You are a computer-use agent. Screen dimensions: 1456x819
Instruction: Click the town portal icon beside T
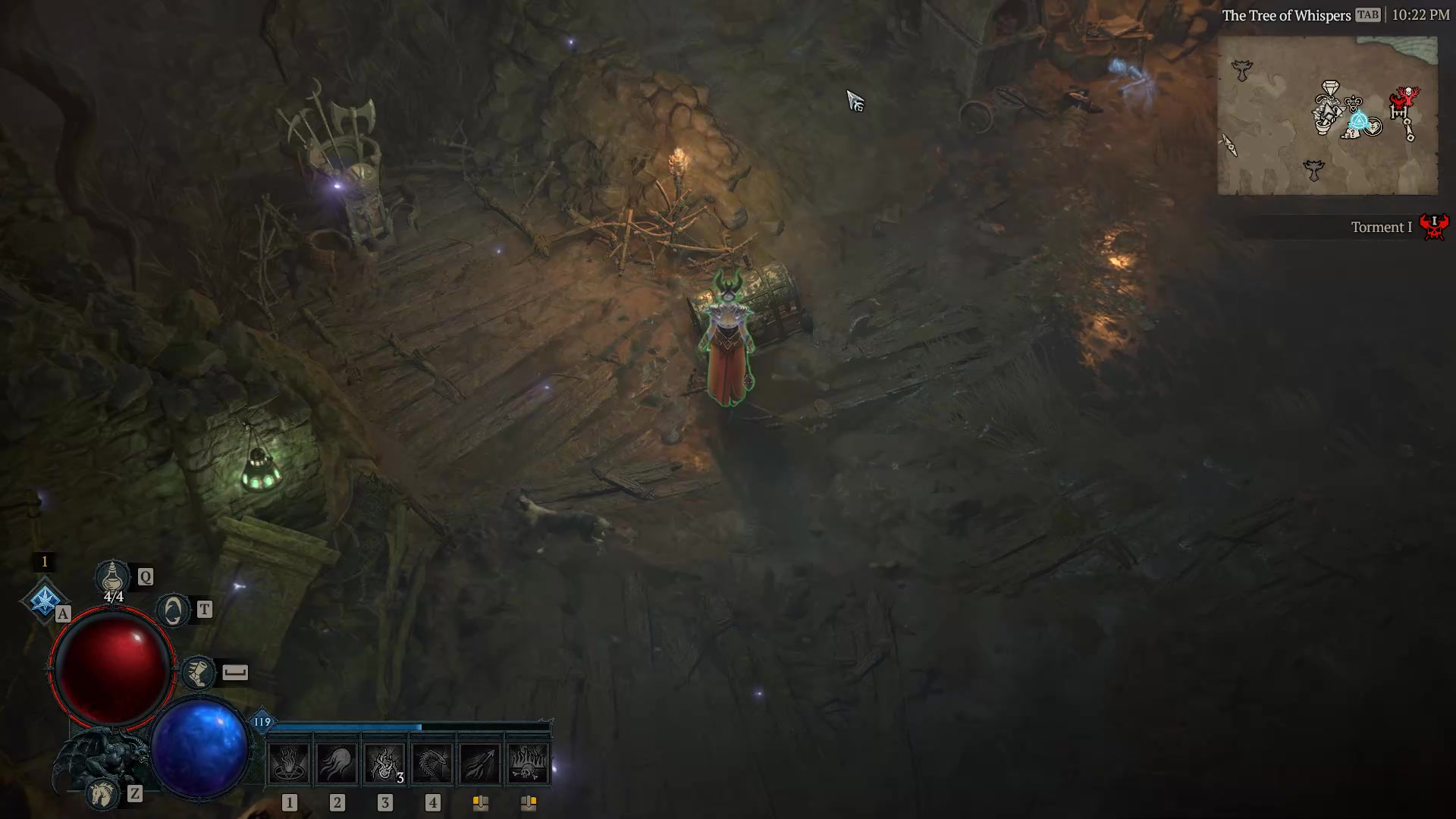pyautogui.click(x=173, y=609)
